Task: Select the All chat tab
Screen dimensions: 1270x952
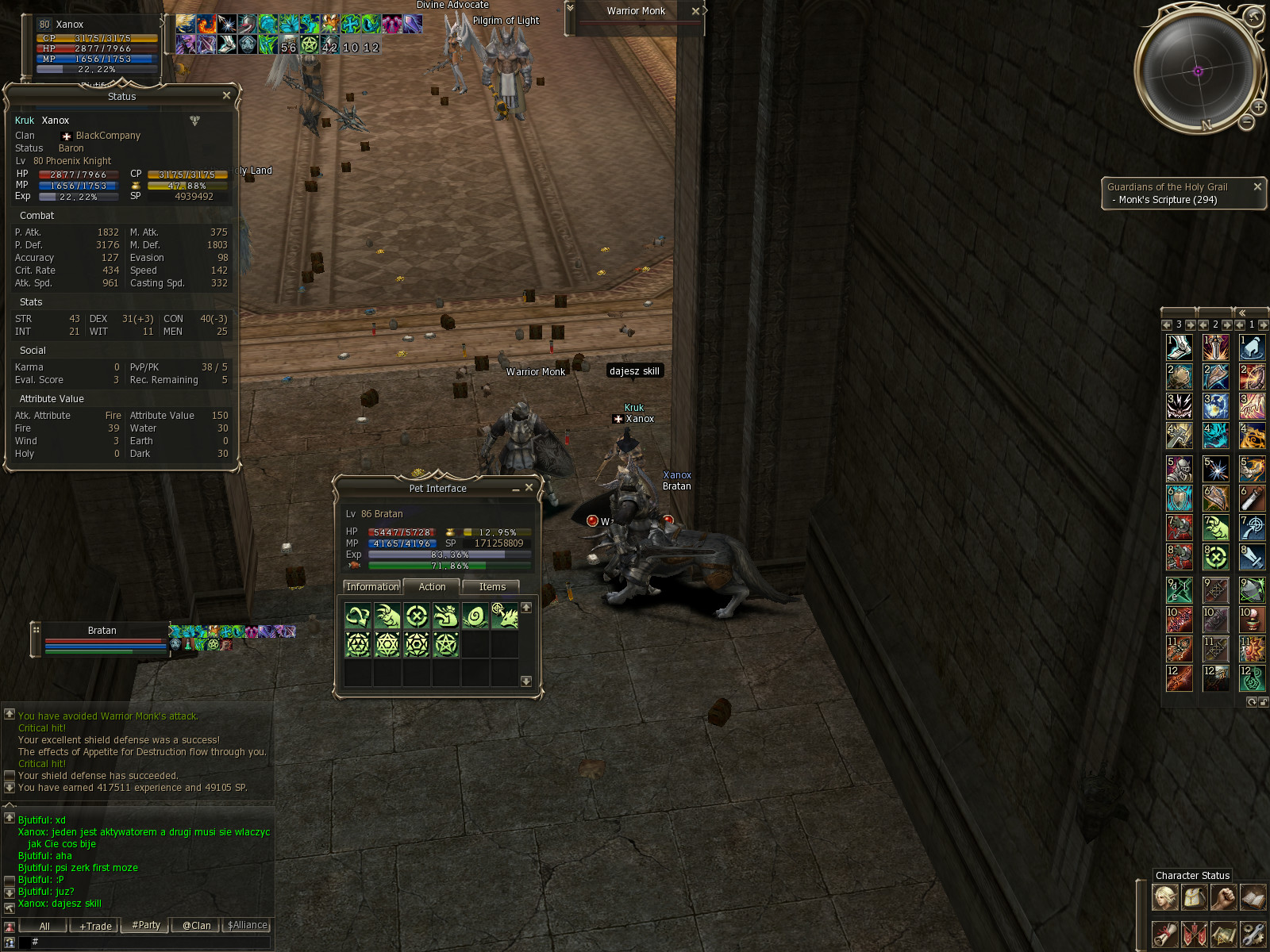Action: tap(44, 926)
